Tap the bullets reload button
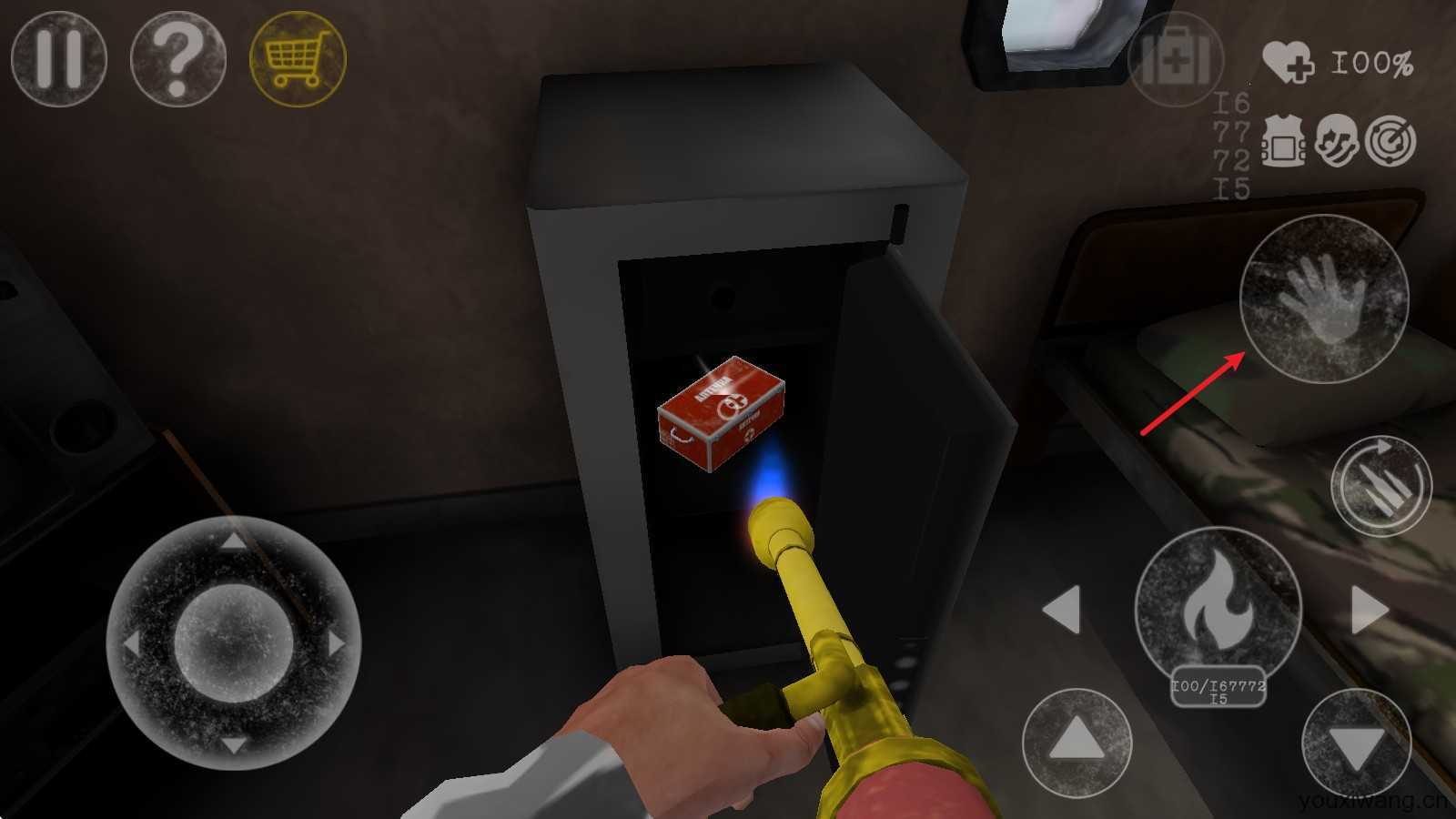The image size is (1456, 819). 1380,485
